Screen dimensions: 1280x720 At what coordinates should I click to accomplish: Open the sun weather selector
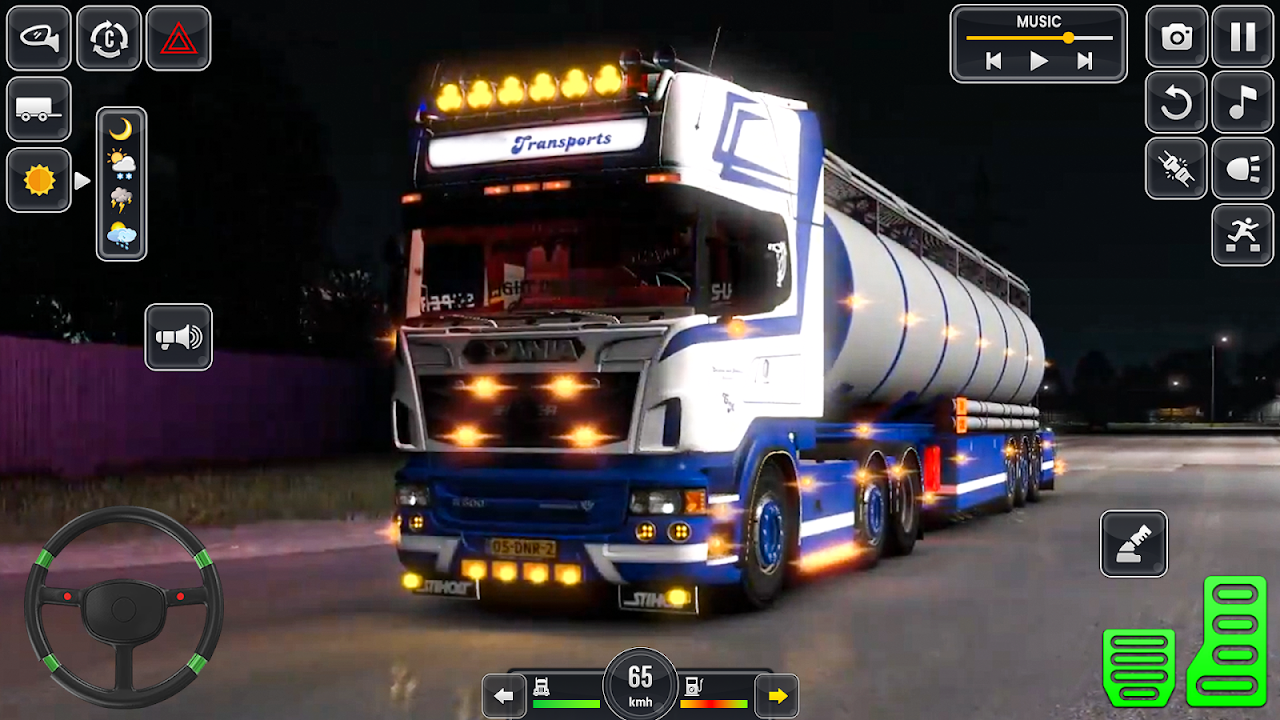[x=39, y=180]
